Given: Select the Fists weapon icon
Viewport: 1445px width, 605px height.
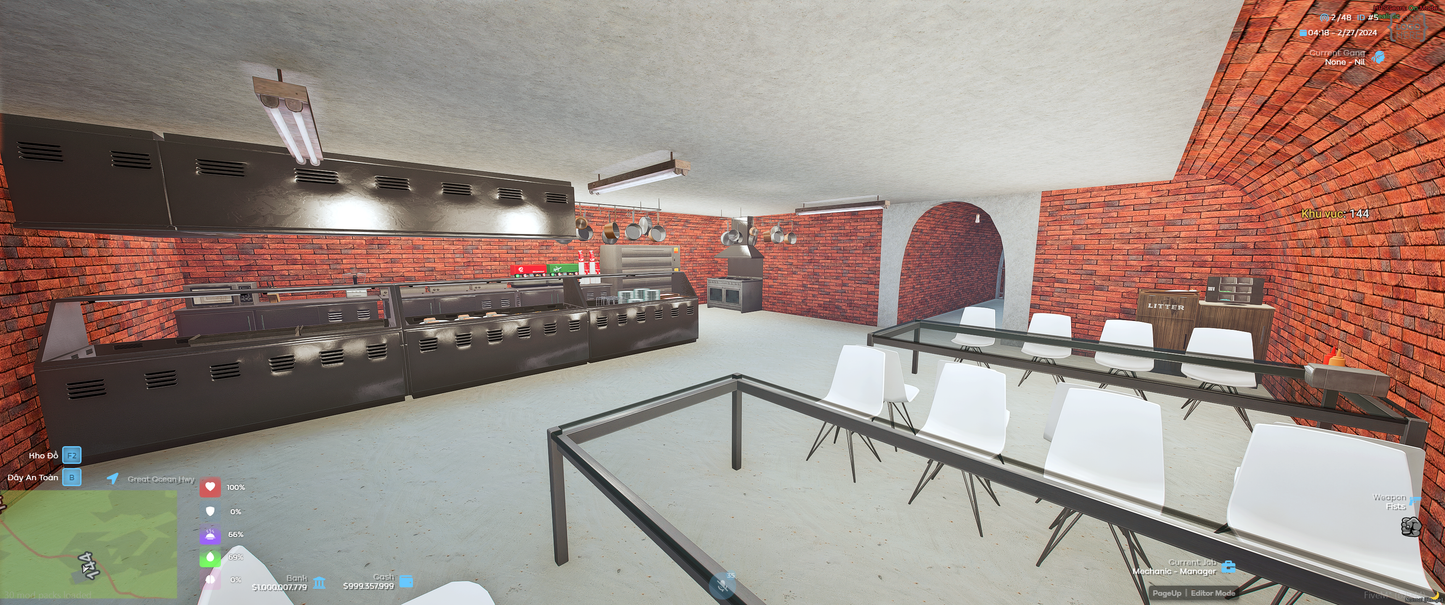Looking at the screenshot, I should (1411, 527).
